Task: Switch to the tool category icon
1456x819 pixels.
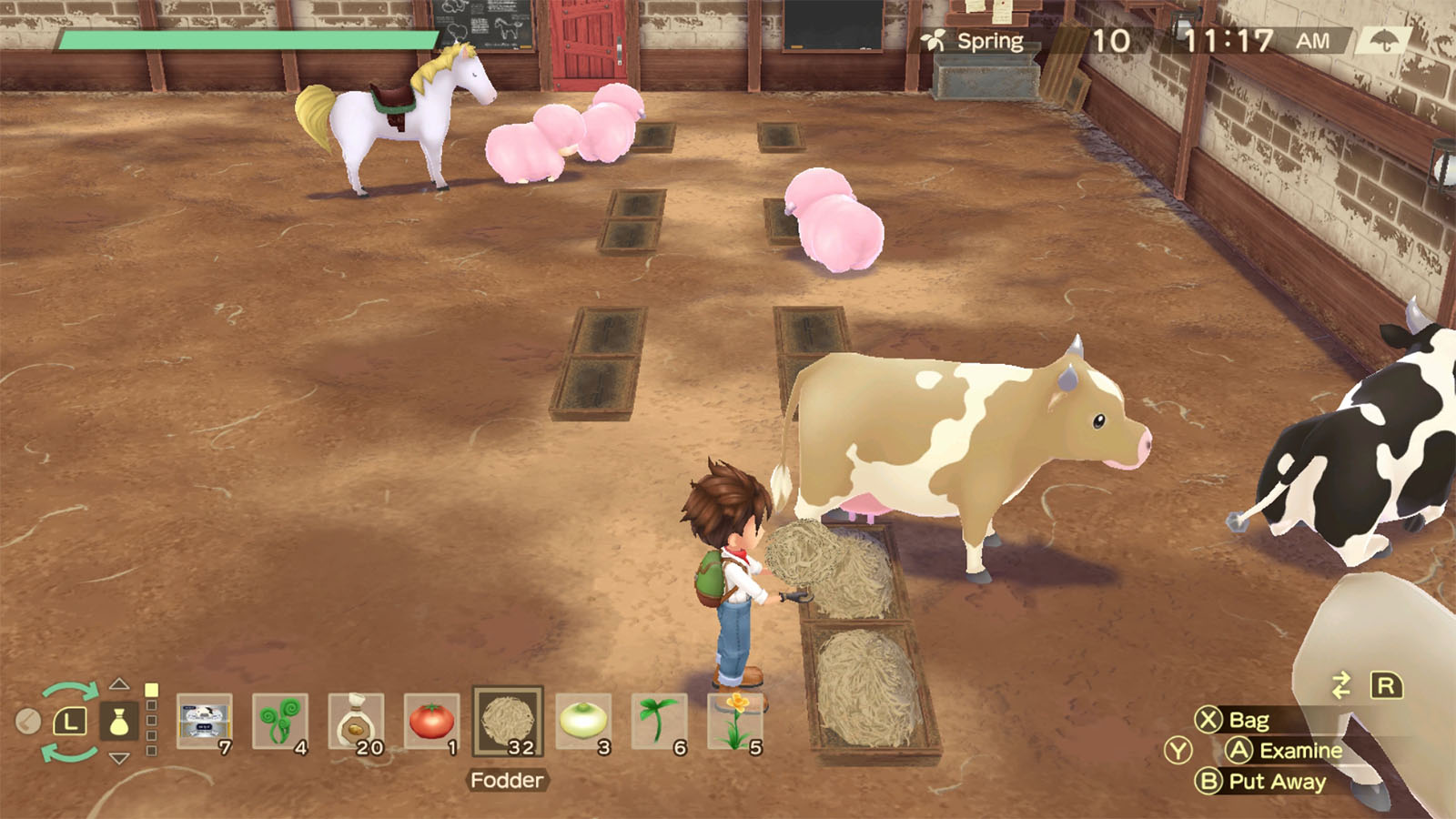Action: 28,722
